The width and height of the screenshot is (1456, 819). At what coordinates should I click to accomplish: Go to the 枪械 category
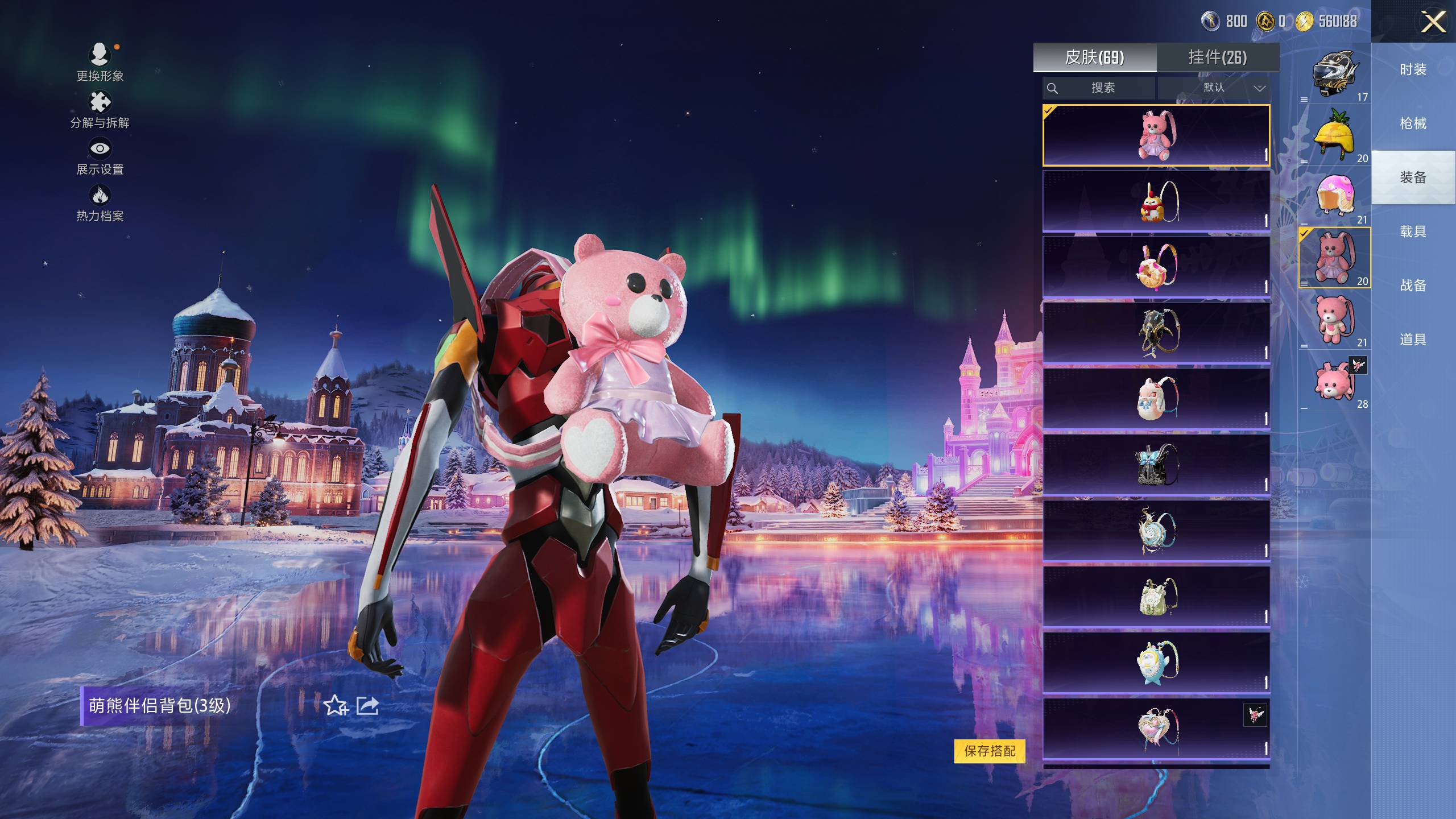pos(1413,124)
